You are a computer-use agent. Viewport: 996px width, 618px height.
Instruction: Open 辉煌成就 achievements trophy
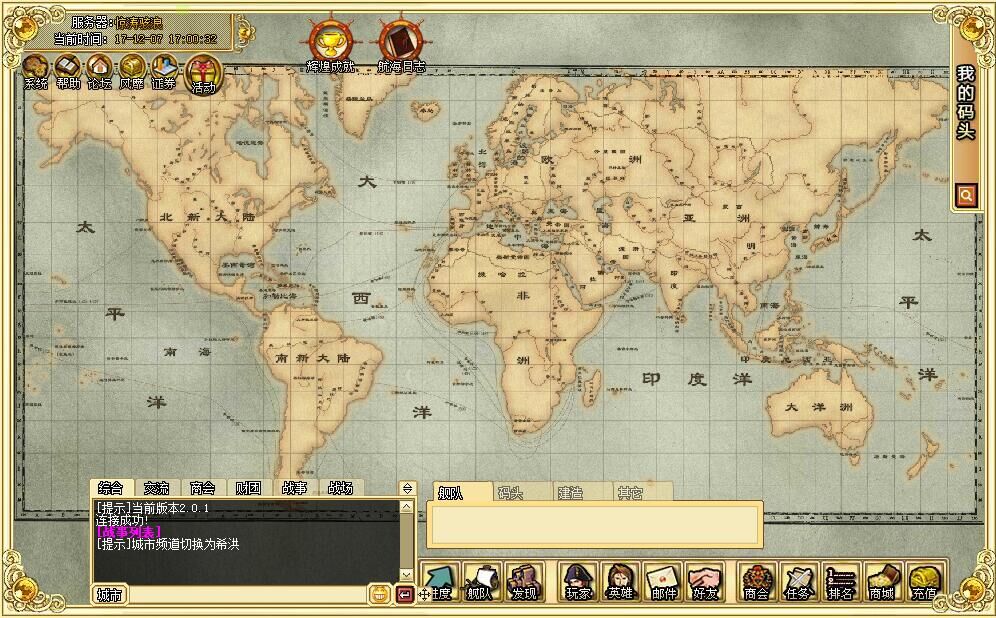coord(329,44)
